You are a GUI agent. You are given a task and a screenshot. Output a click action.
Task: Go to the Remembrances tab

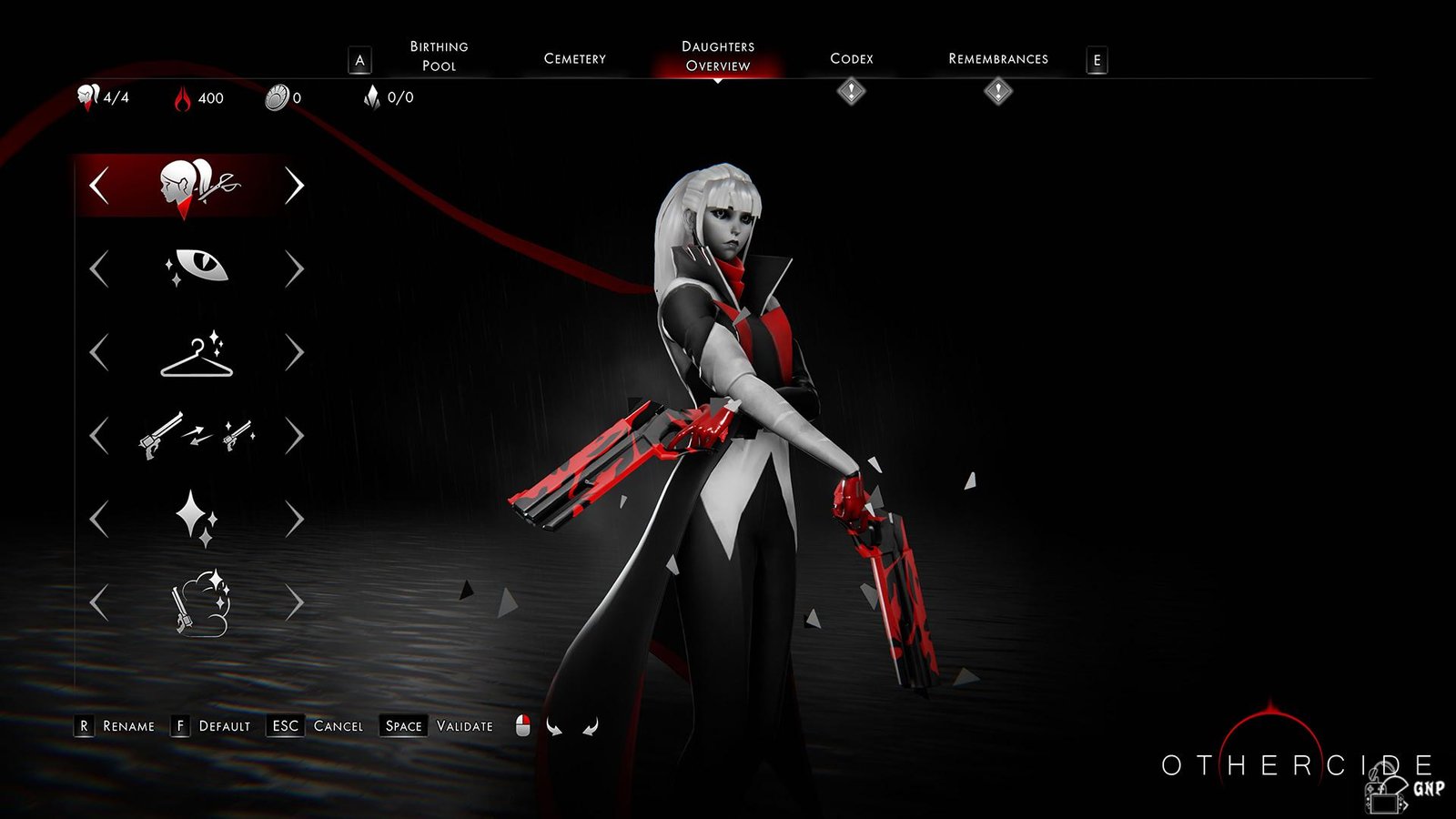click(997, 59)
